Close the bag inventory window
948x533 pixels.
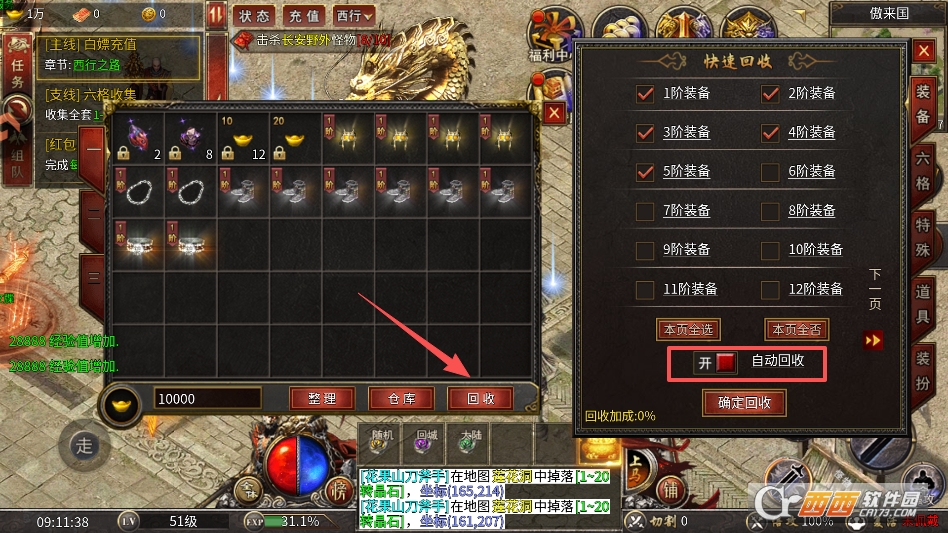tap(555, 113)
